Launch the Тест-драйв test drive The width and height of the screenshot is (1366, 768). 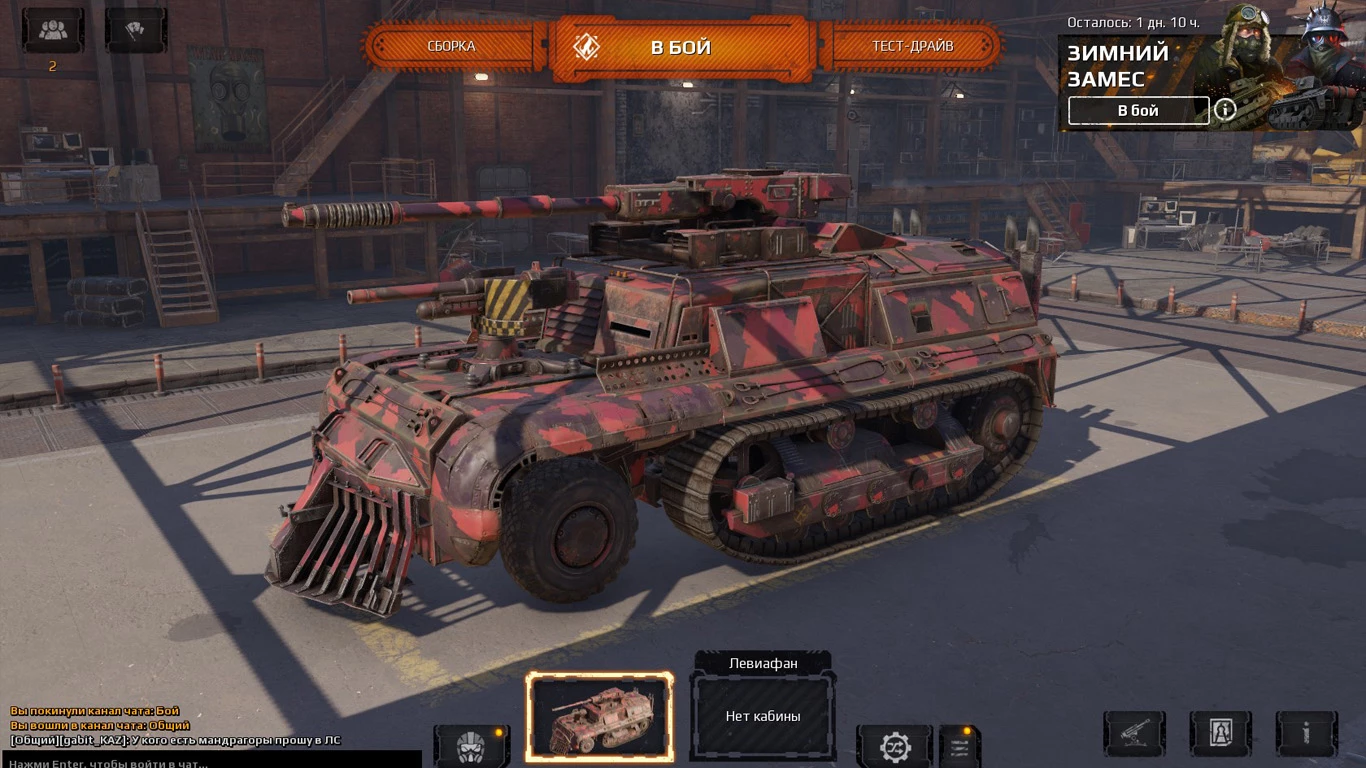912,46
